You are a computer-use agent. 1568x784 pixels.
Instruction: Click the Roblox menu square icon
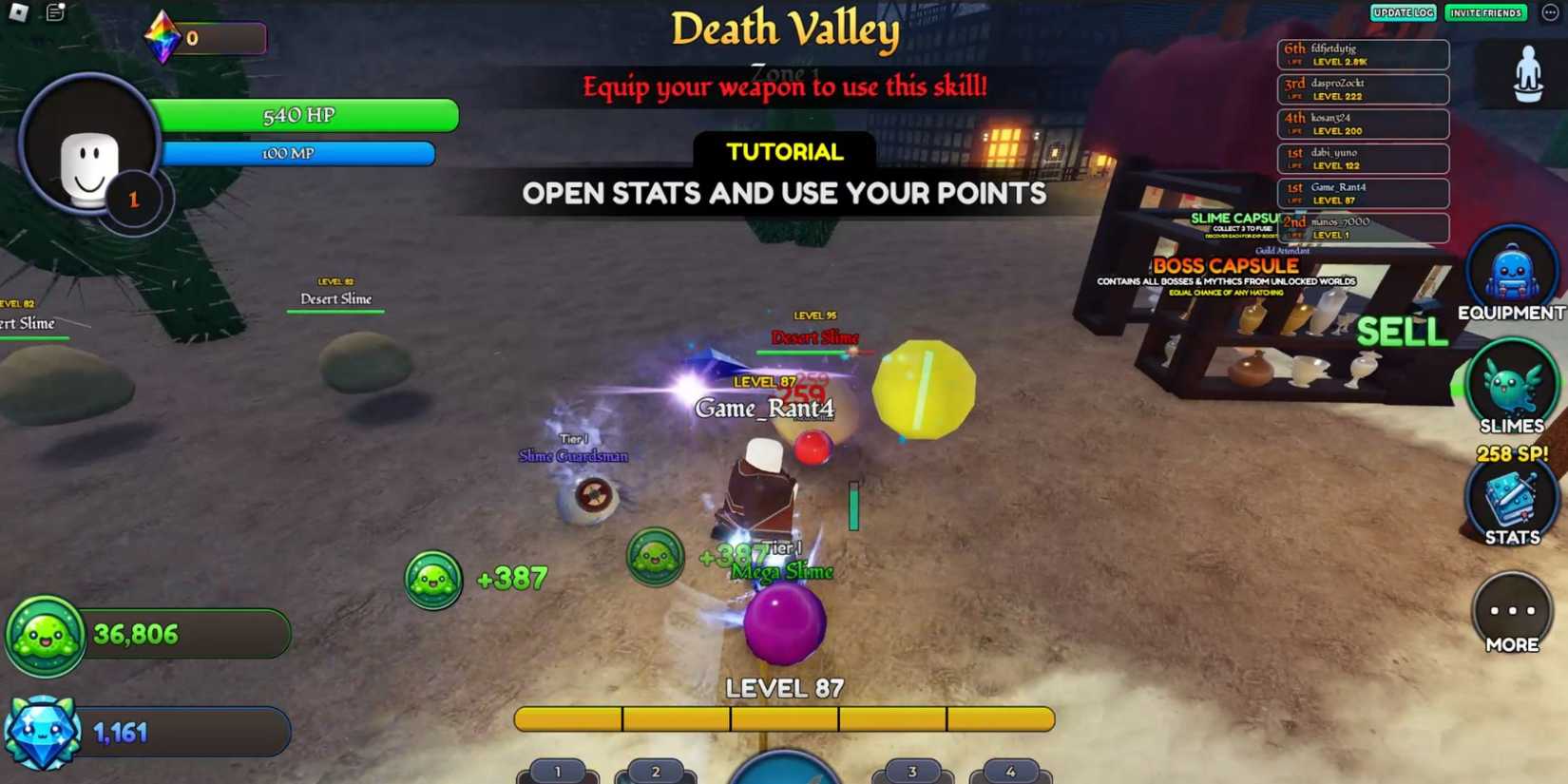(17, 10)
